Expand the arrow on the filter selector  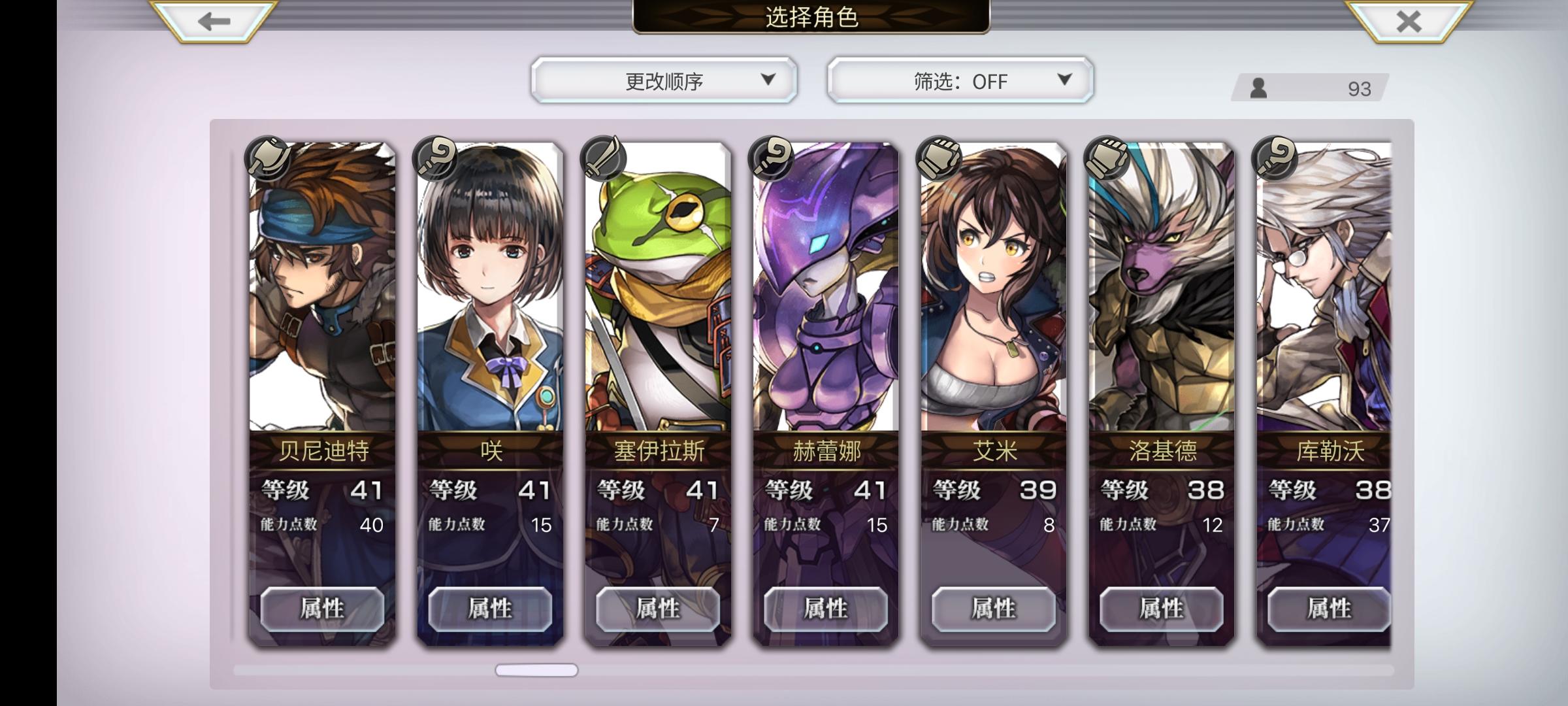1064,80
